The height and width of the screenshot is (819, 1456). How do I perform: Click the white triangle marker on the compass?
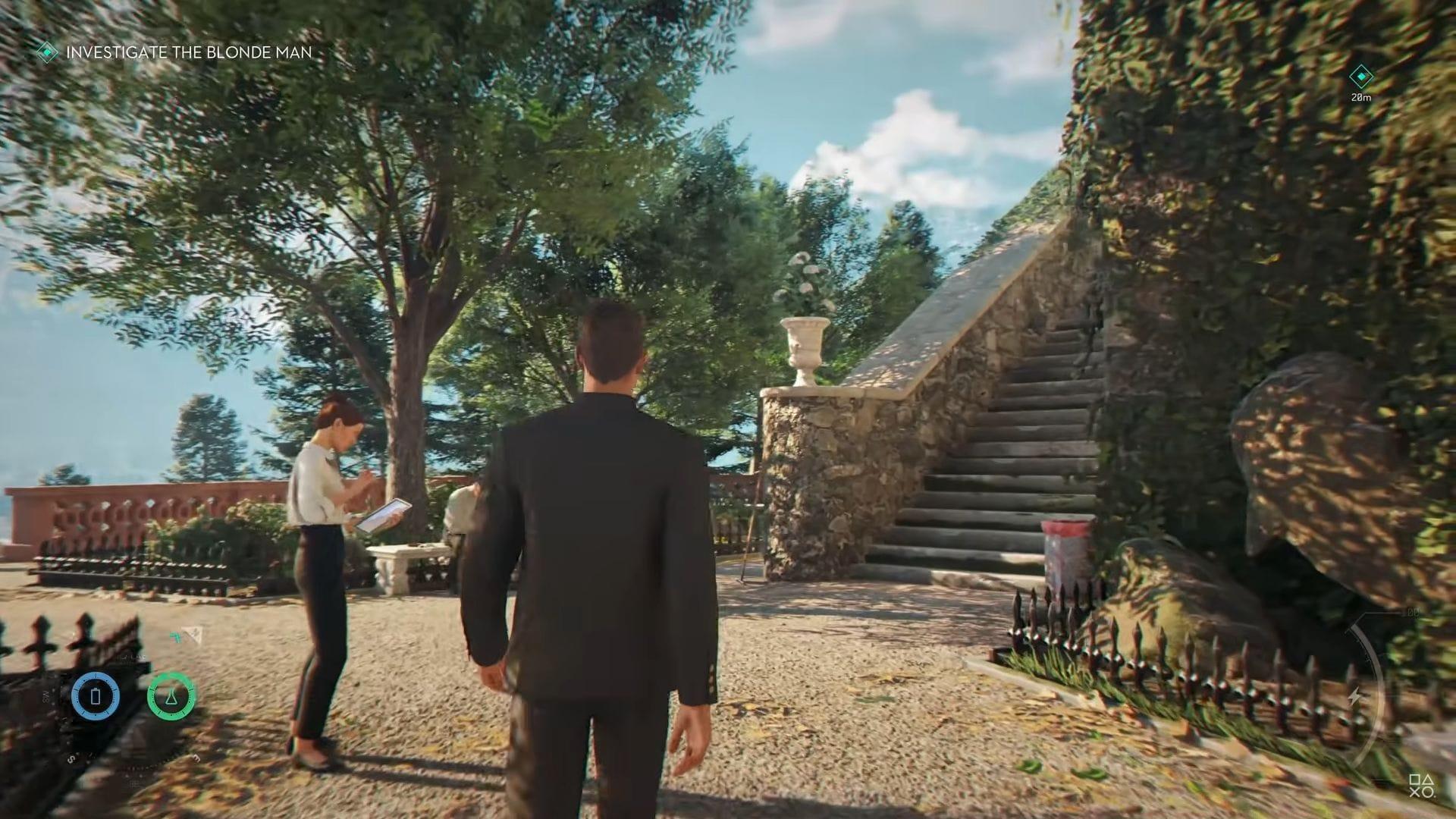point(192,635)
